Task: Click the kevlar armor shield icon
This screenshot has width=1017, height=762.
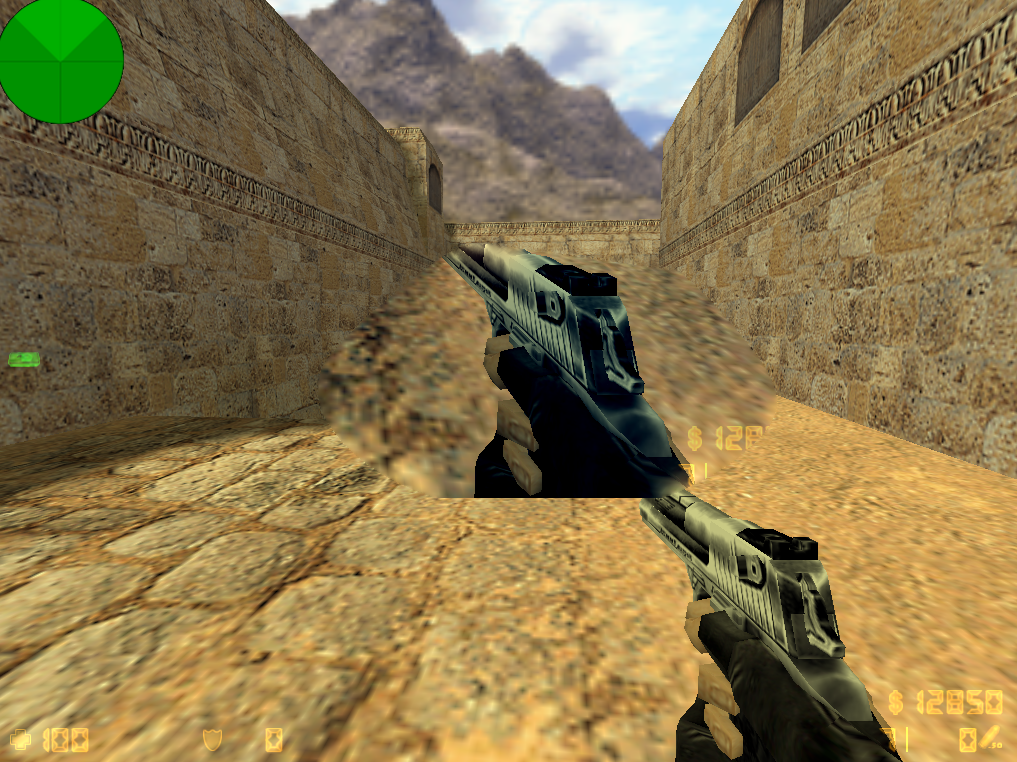Action: click(212, 739)
